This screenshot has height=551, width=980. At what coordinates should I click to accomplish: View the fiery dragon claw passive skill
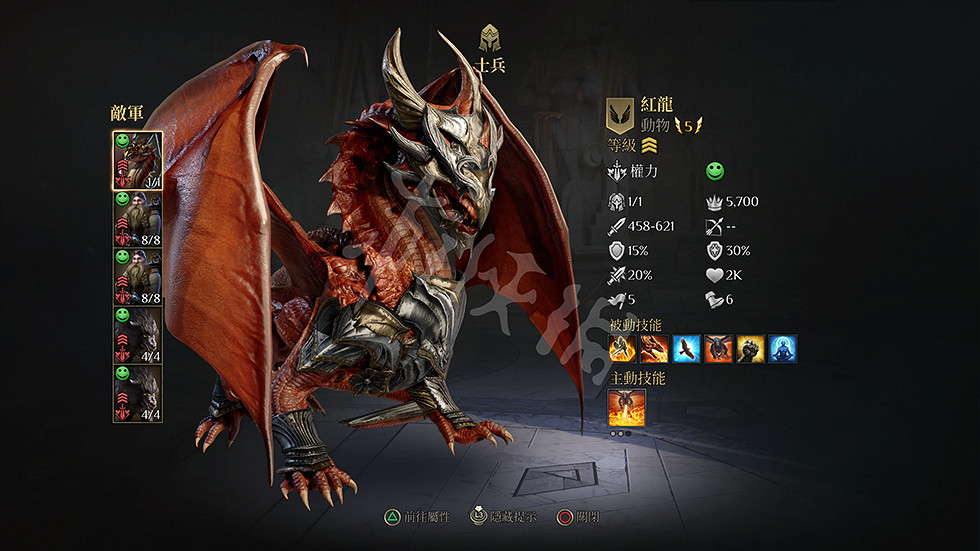point(654,349)
